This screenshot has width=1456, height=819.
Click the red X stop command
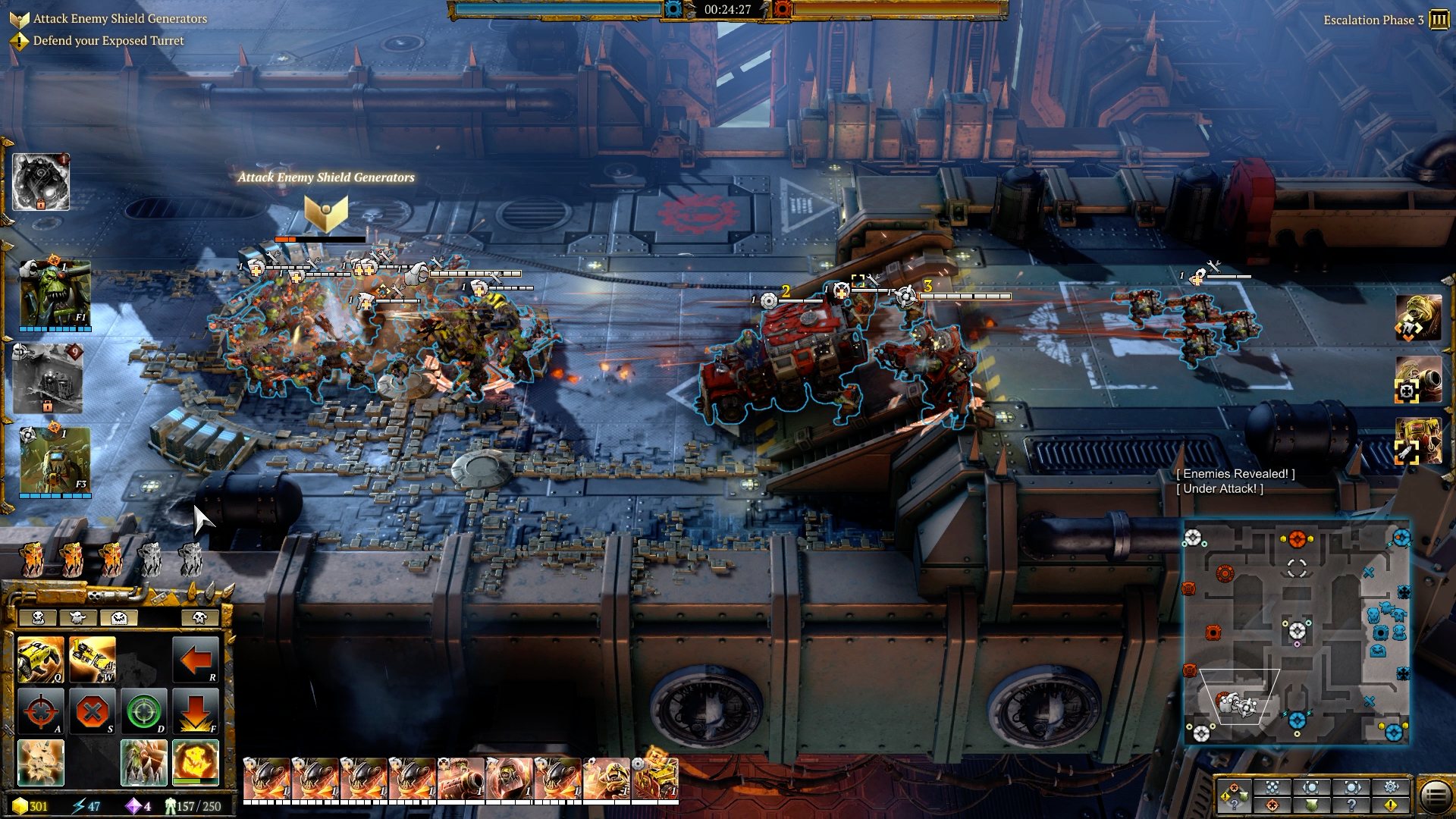pos(93,711)
